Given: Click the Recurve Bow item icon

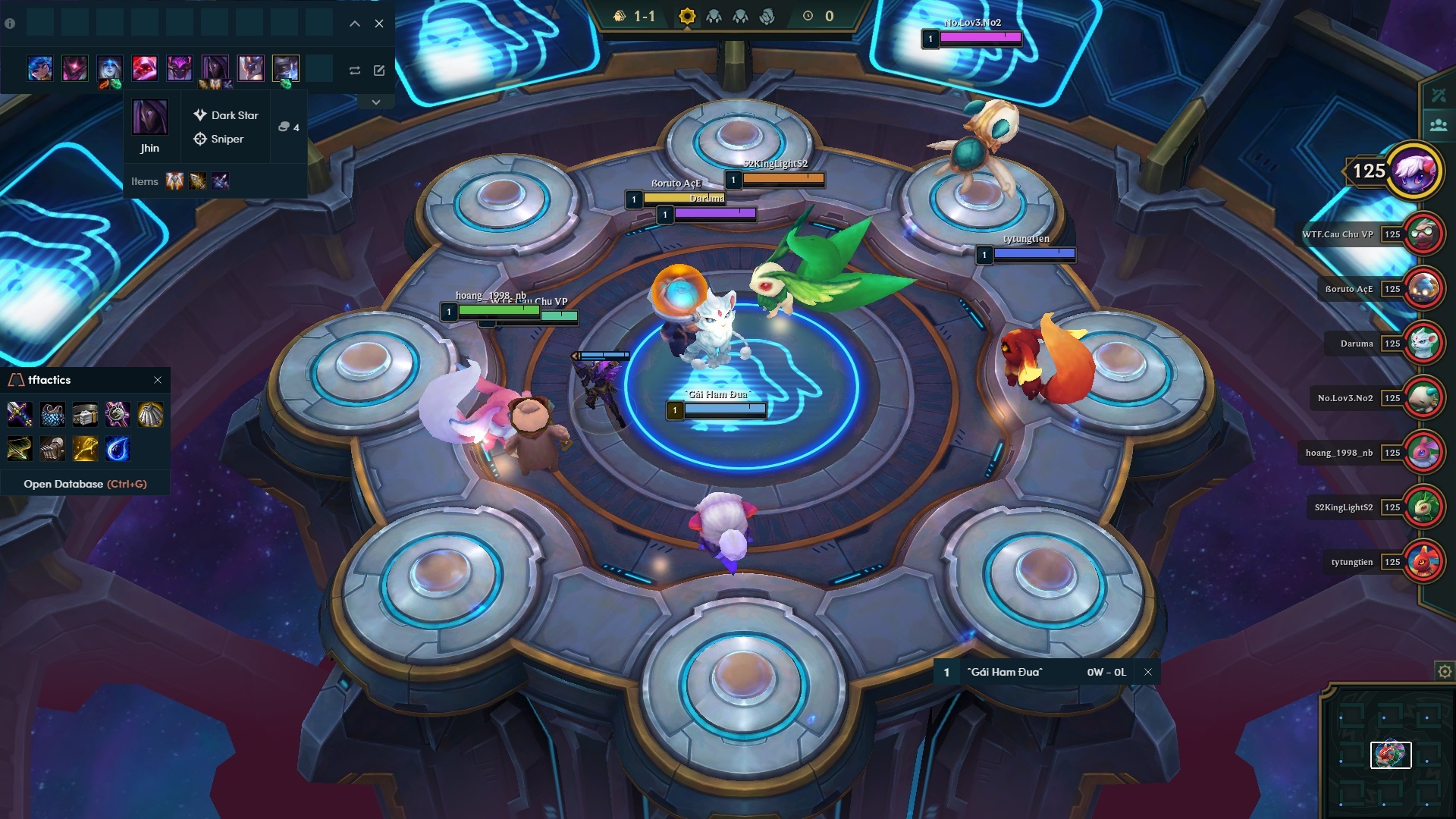Looking at the screenshot, I should click(20, 449).
